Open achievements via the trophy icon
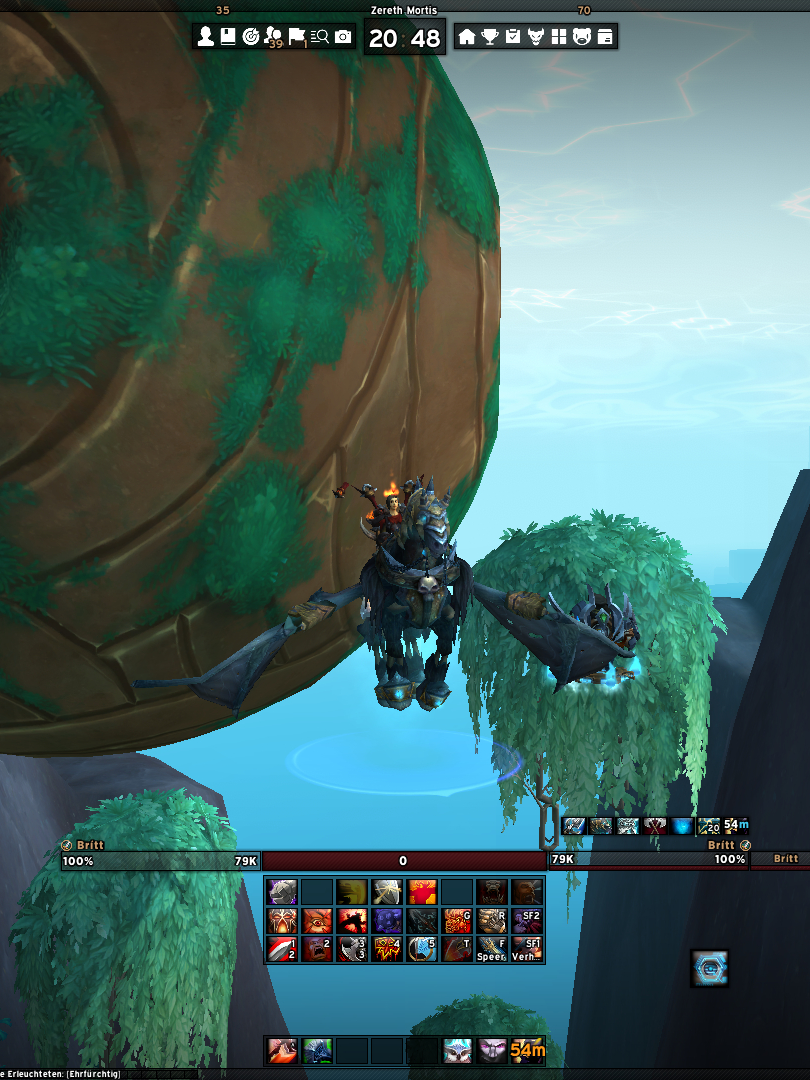810x1080 pixels. point(490,37)
